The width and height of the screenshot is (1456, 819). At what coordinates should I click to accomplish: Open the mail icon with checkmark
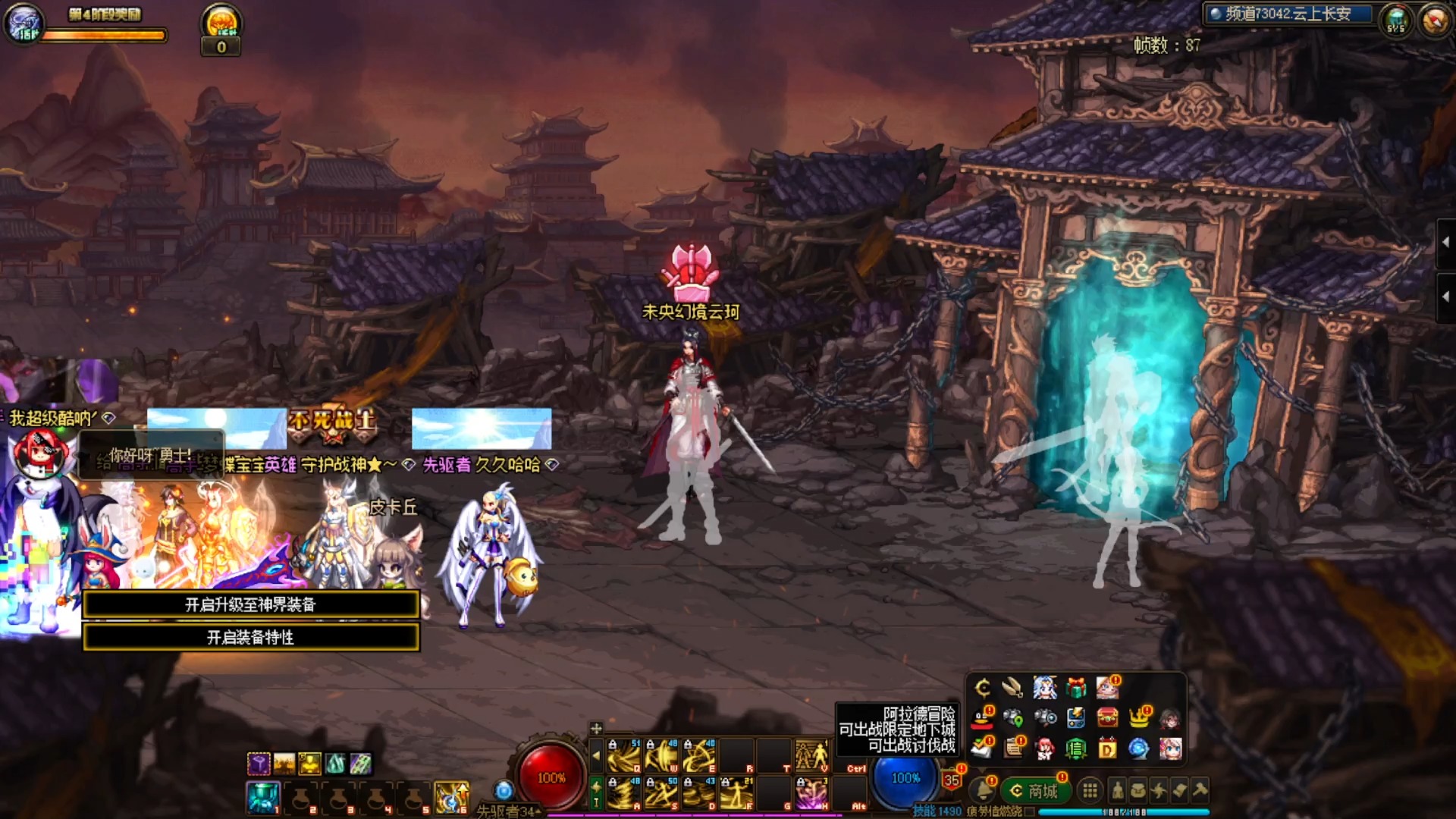982,749
